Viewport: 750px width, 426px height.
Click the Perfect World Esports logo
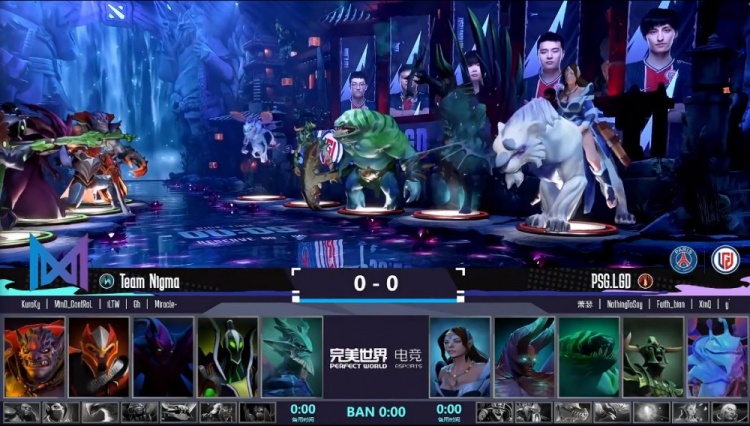click(x=375, y=357)
